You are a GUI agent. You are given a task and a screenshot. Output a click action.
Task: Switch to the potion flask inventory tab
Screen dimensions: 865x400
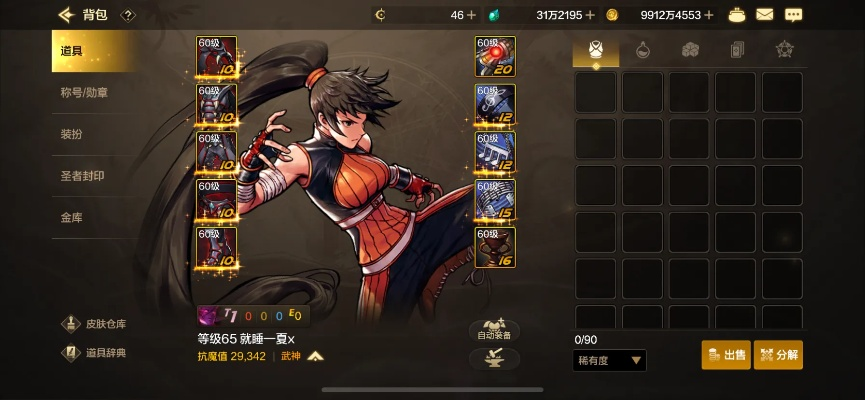(642, 49)
